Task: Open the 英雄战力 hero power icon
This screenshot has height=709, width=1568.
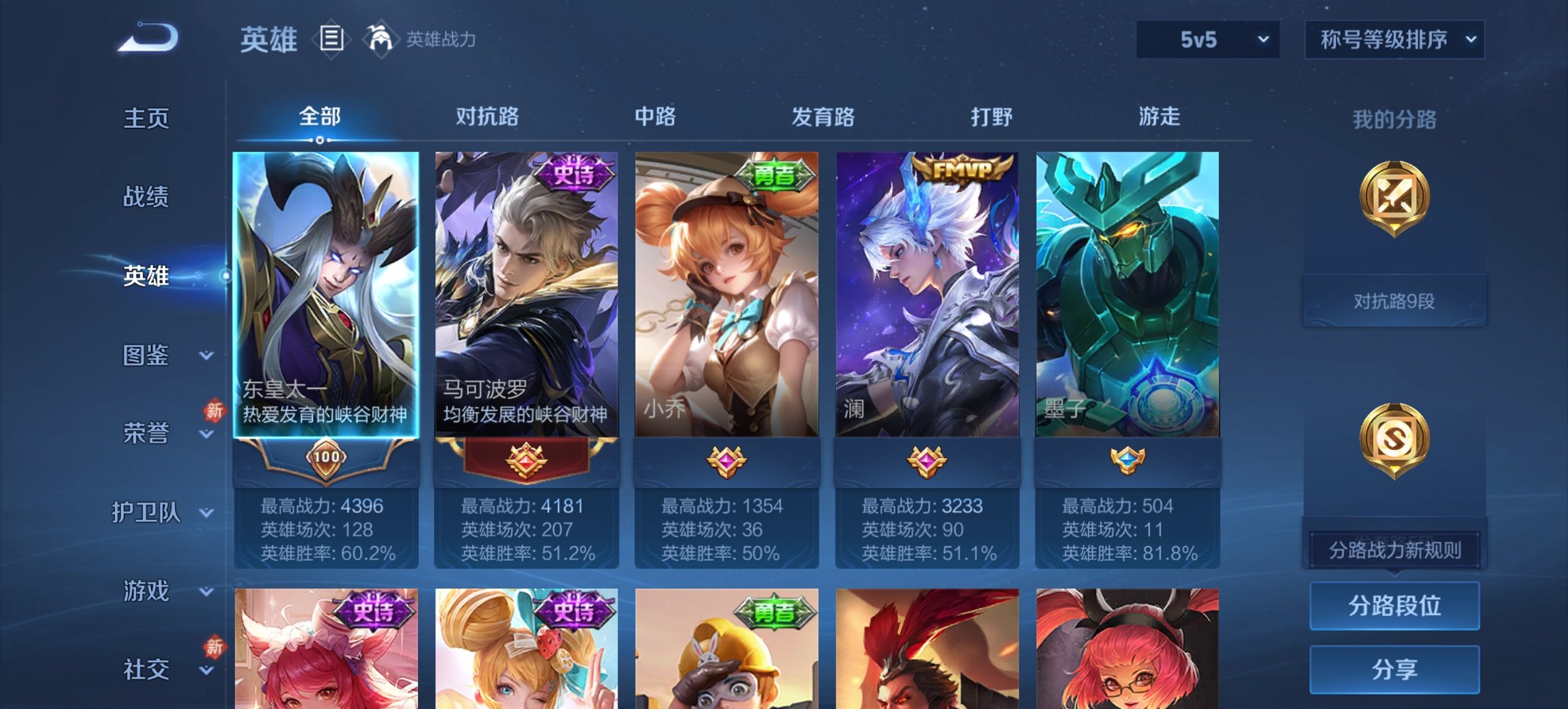Action: point(380,39)
